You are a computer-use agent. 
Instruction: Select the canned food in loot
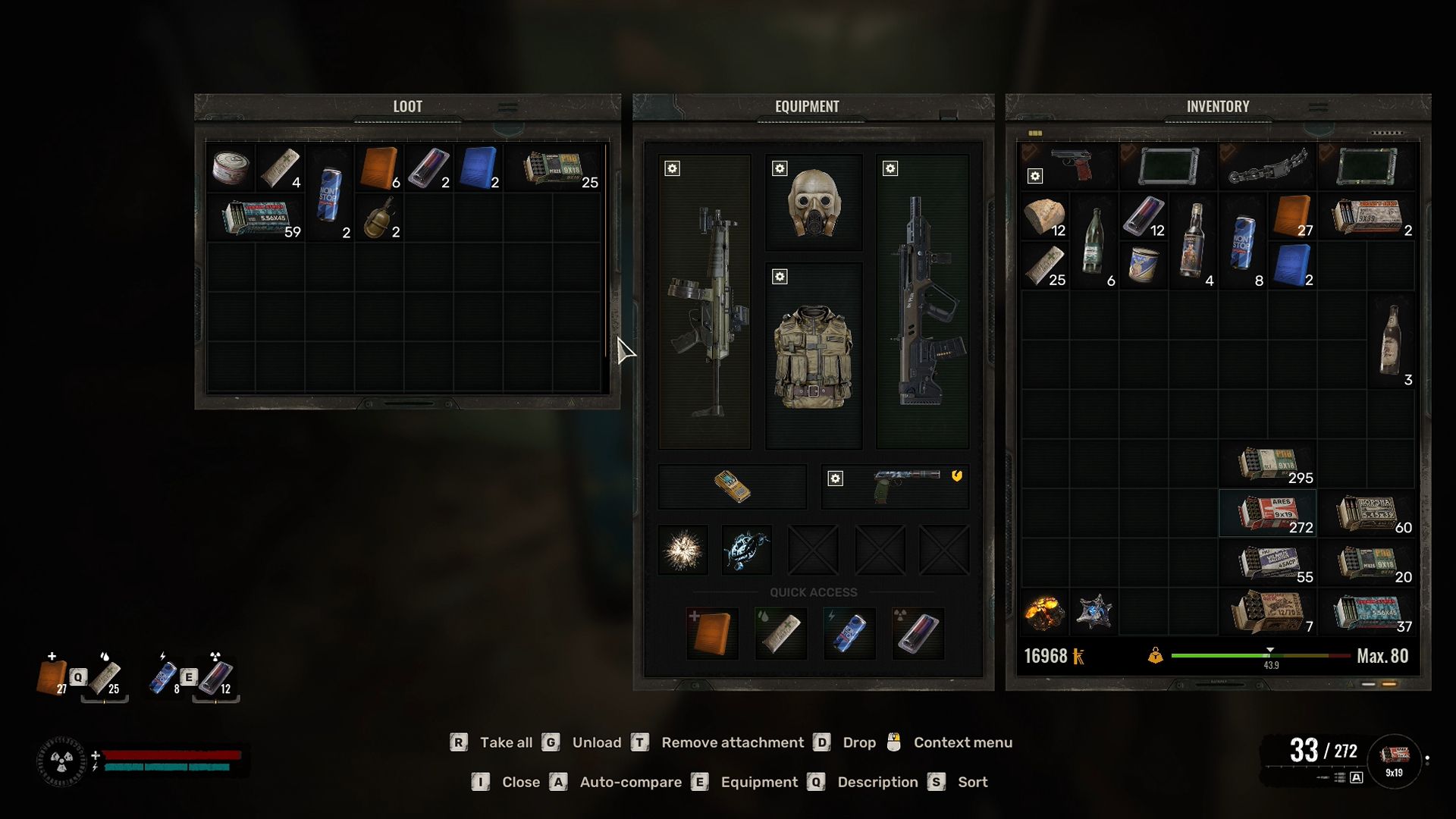click(x=231, y=168)
